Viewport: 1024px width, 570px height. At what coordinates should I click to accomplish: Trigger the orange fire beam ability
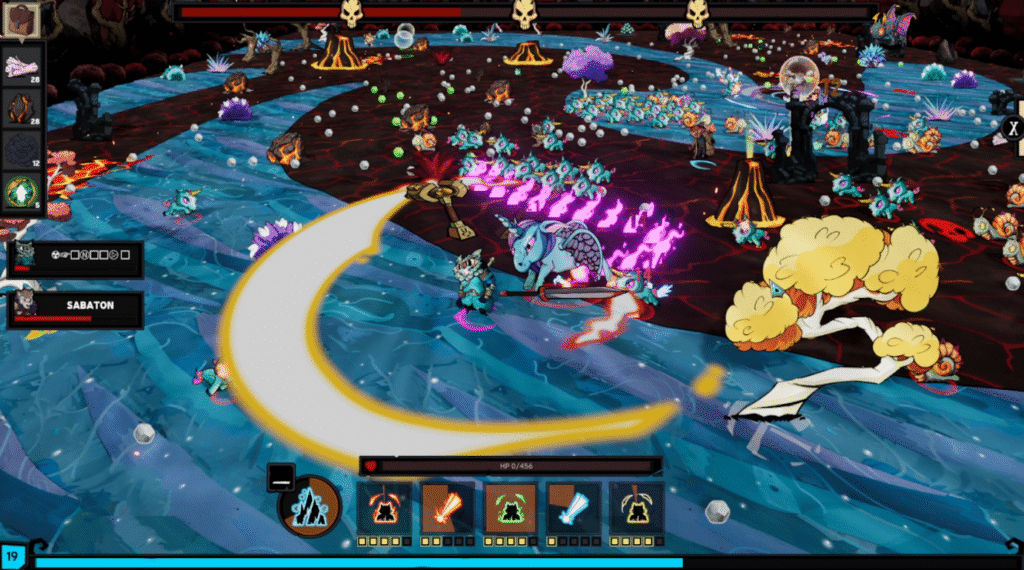click(x=446, y=507)
